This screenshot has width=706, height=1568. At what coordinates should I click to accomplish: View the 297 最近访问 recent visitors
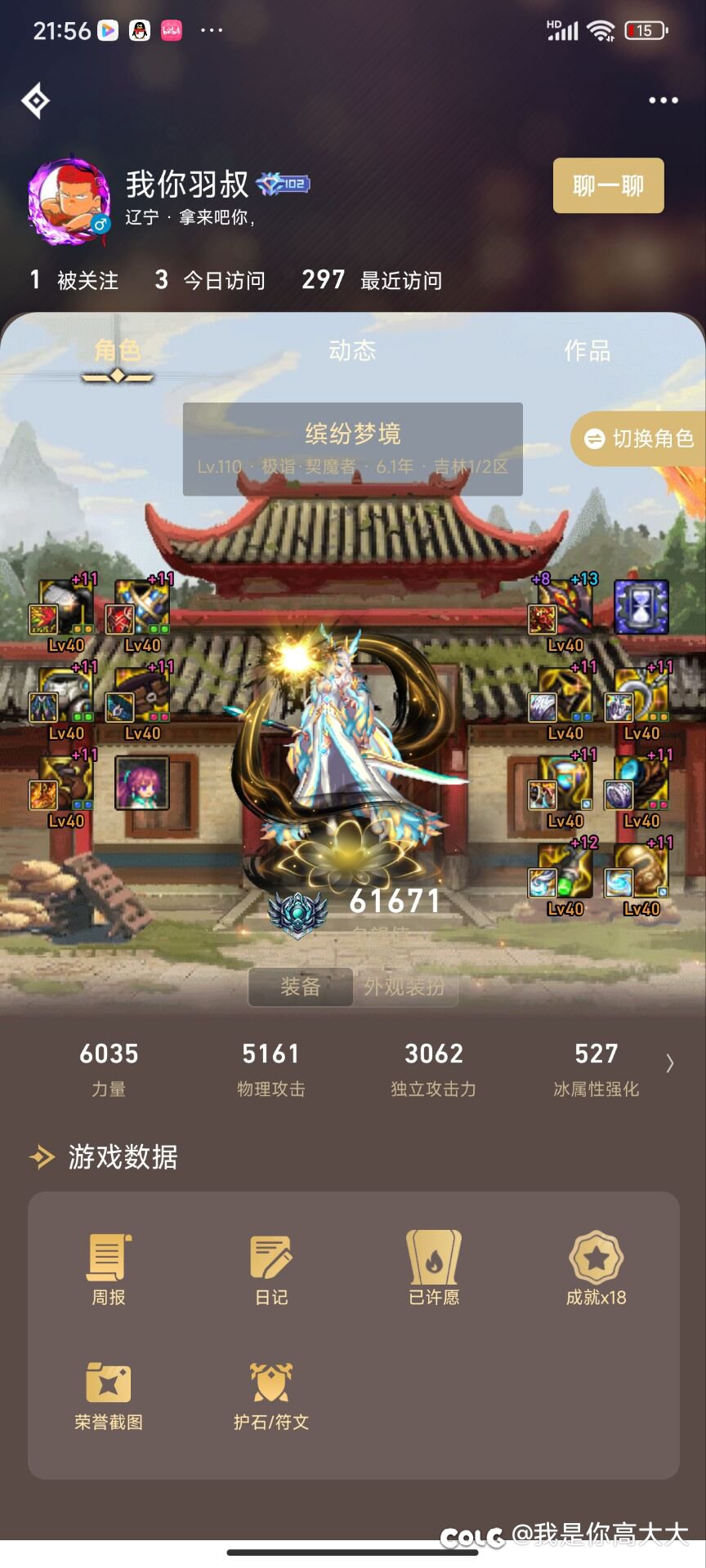click(372, 280)
